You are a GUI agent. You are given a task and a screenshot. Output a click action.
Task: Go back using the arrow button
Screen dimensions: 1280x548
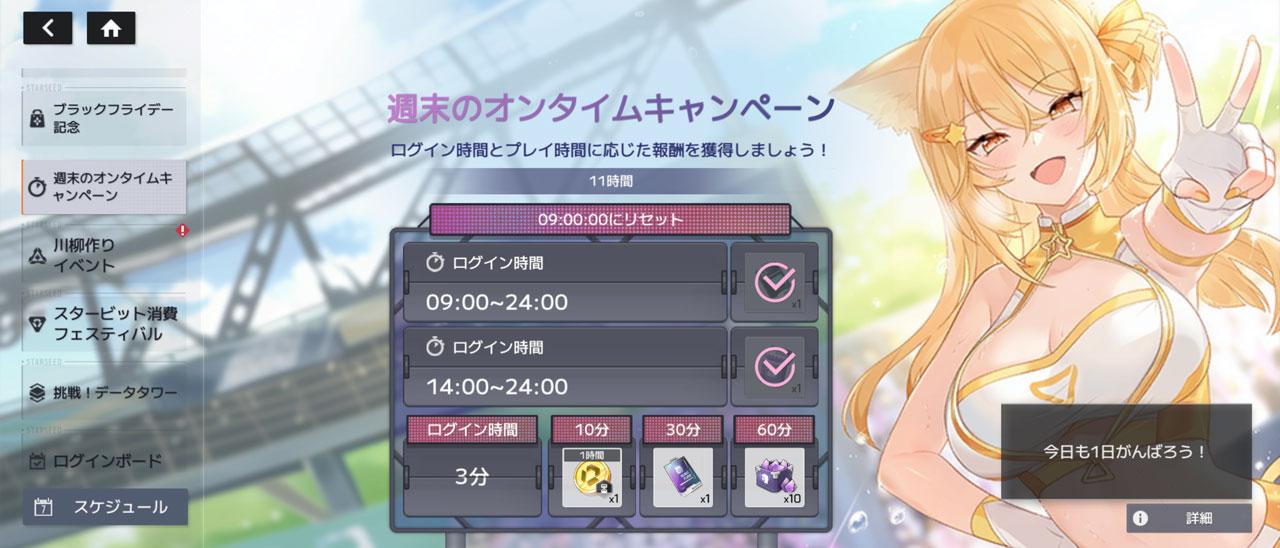[48, 28]
